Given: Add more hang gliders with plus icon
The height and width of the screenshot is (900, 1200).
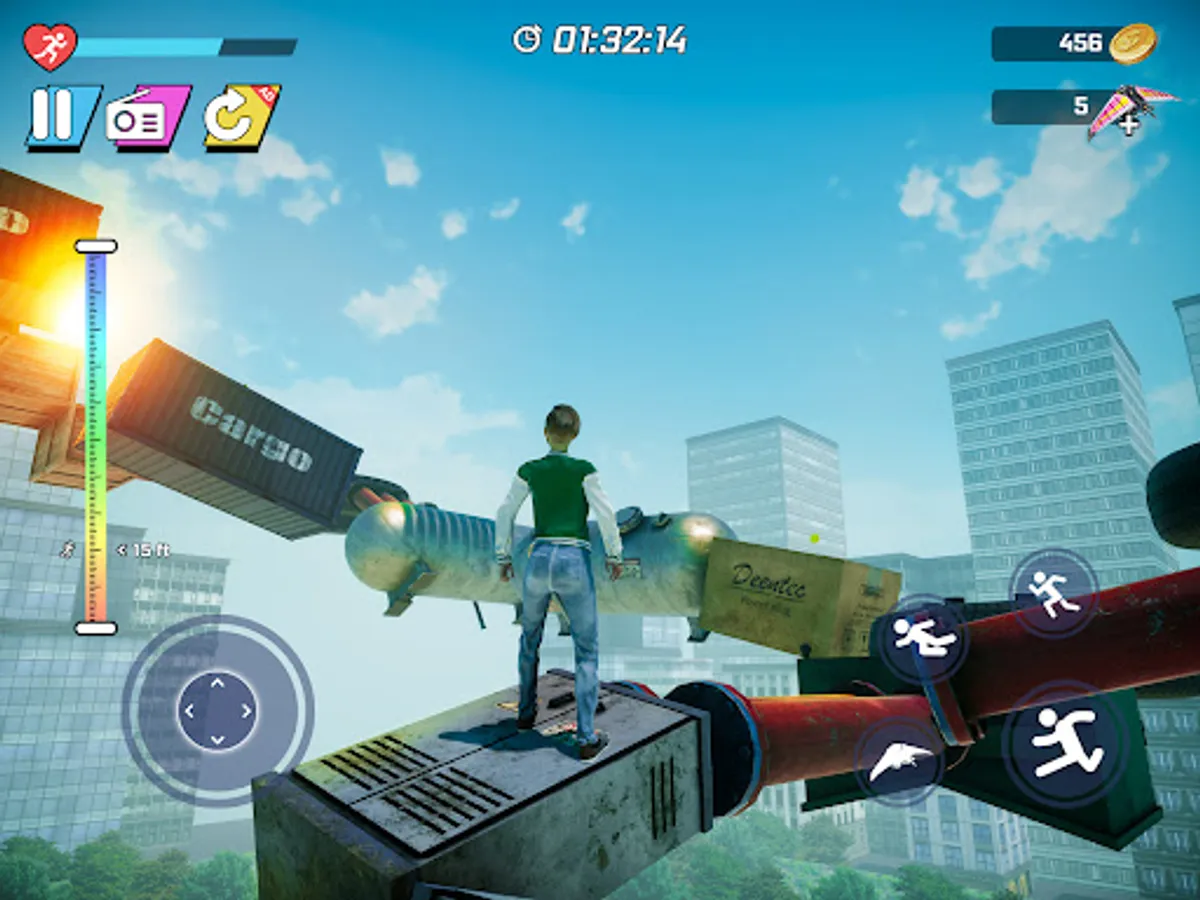Looking at the screenshot, I should [x=1129, y=125].
